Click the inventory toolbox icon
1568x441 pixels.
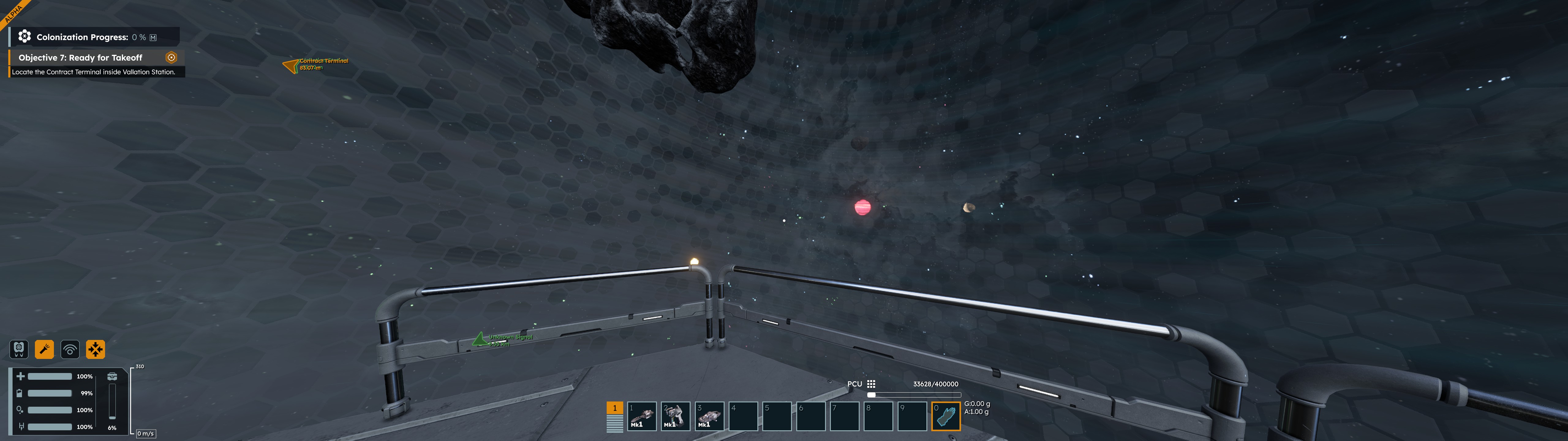[x=112, y=376]
